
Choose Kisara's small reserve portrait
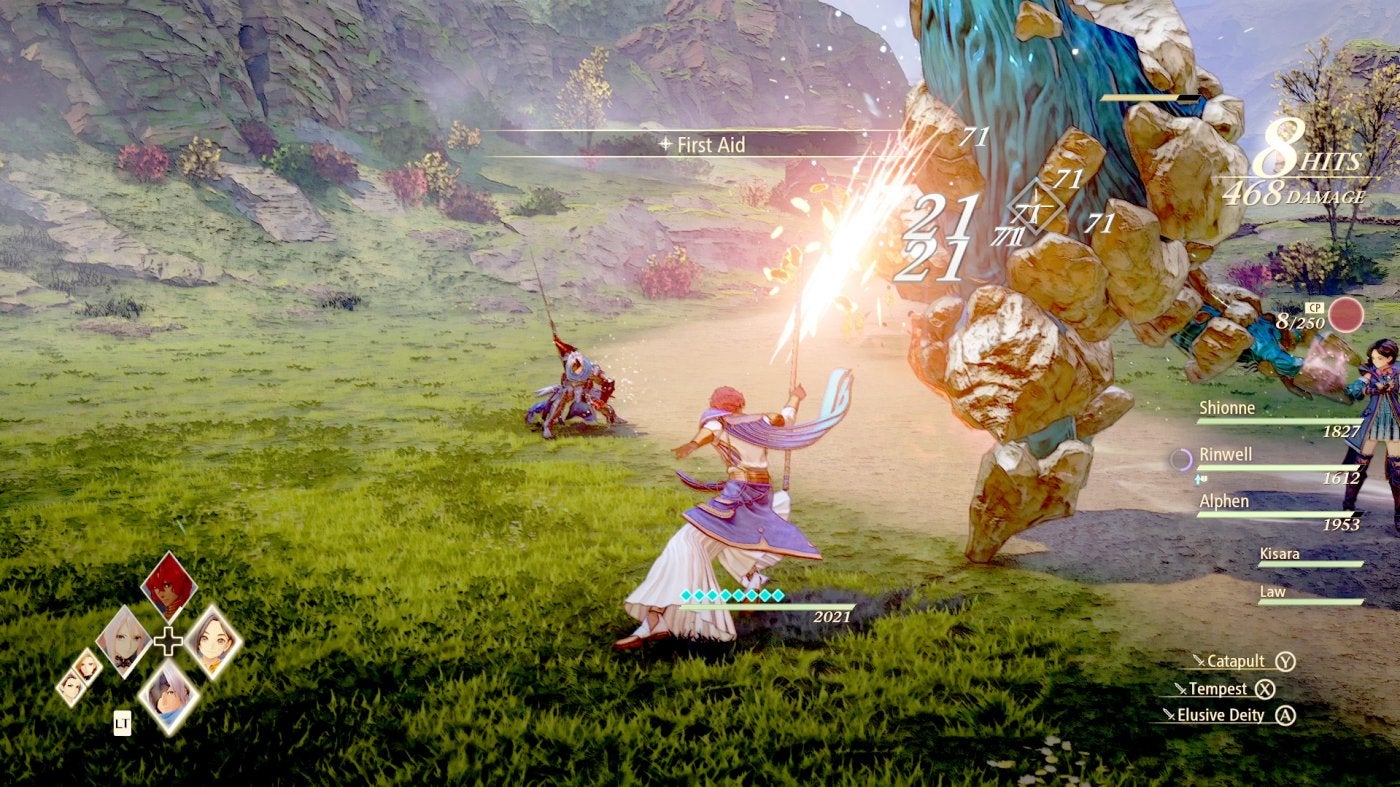click(x=86, y=665)
